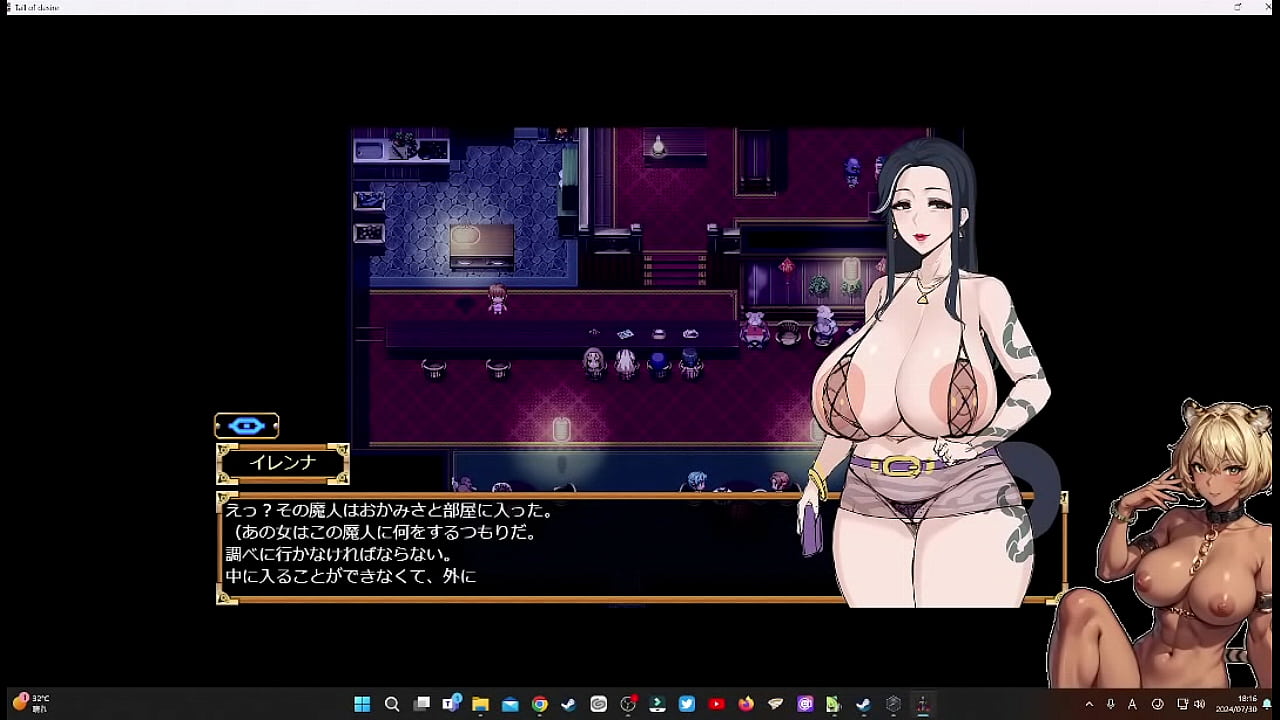Open the Mail app from the taskbar
This screenshot has height=720, width=1280.
point(510,705)
